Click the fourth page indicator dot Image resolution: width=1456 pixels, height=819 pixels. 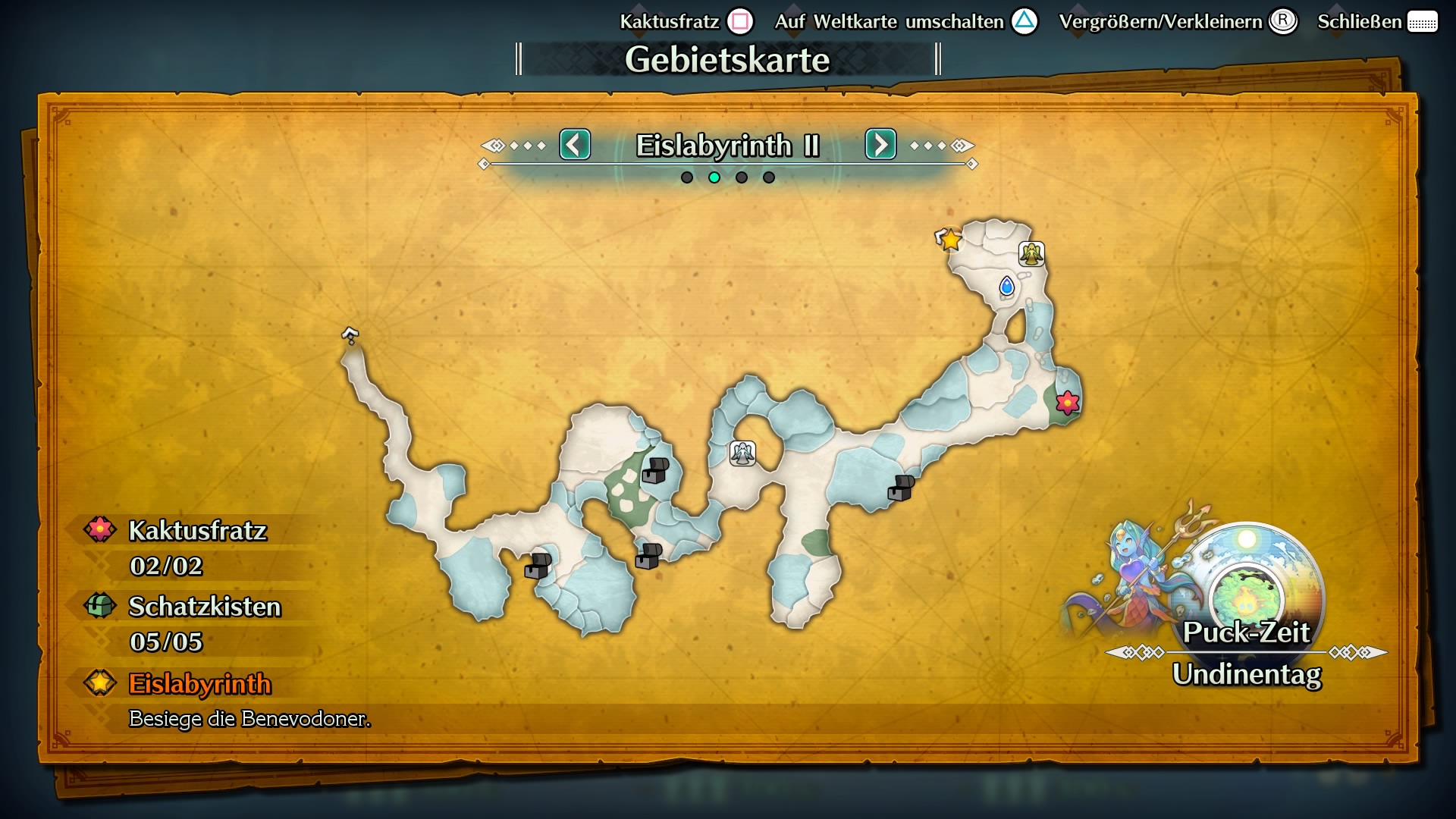pos(770,177)
